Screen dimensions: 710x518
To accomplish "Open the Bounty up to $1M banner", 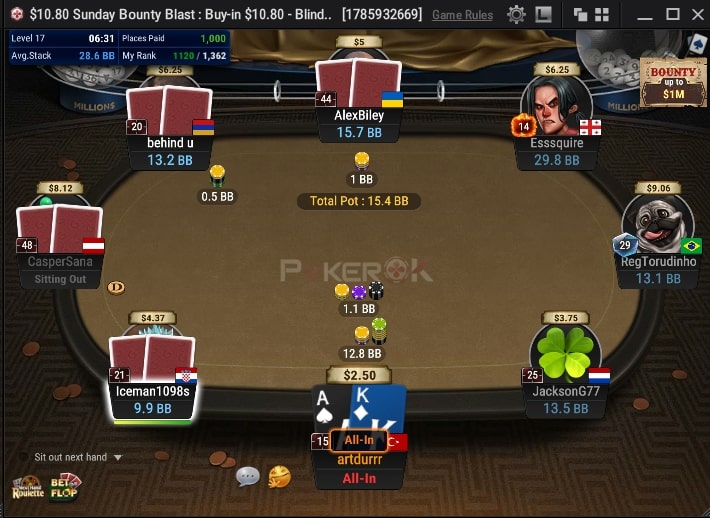I will point(673,84).
